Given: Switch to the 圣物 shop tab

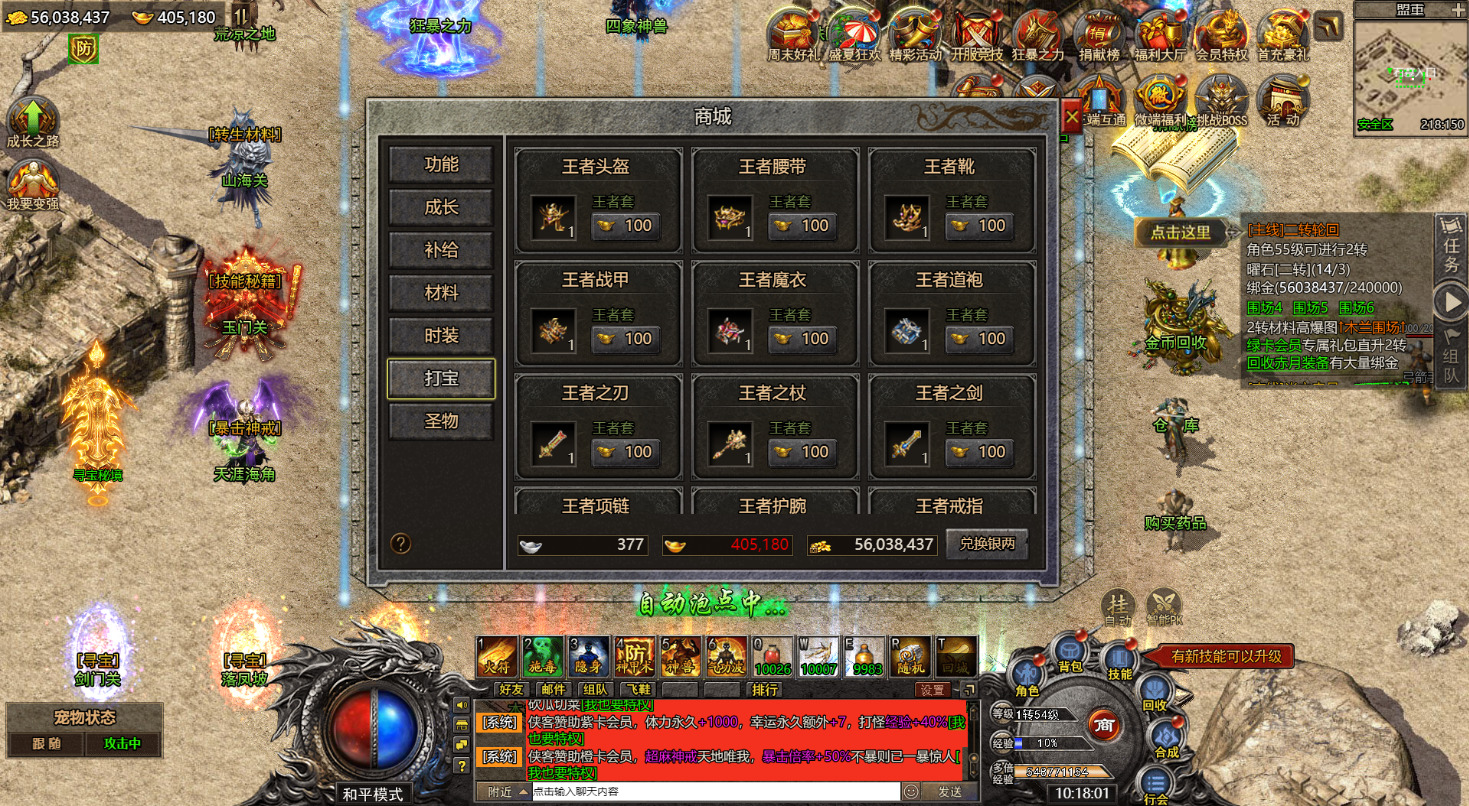Looking at the screenshot, I should [x=442, y=421].
